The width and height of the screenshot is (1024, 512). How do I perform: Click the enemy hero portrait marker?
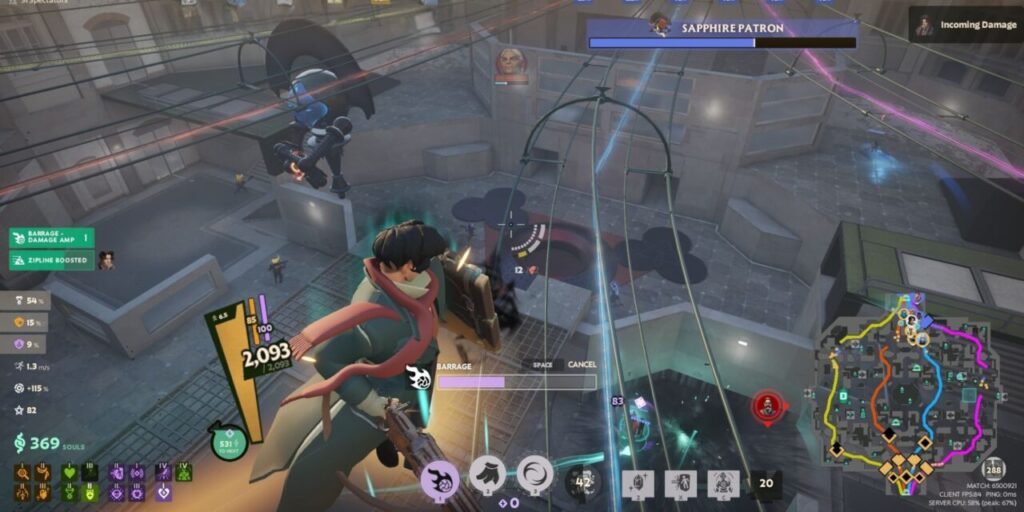[x=510, y=64]
